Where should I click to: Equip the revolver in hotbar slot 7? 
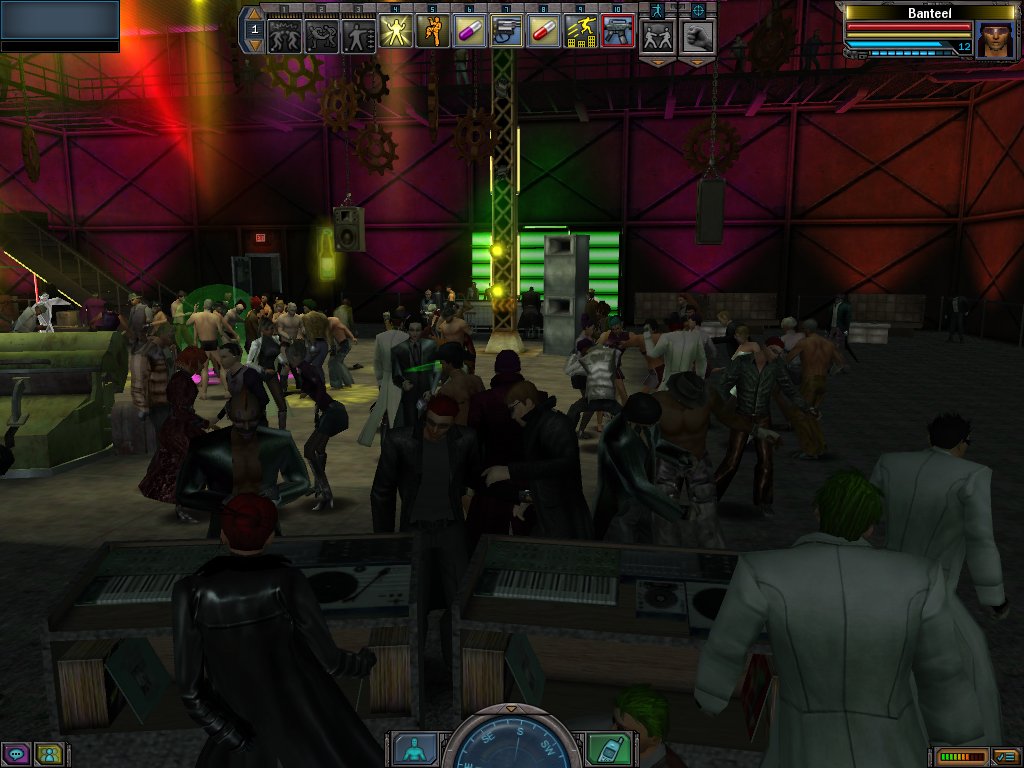(x=506, y=32)
